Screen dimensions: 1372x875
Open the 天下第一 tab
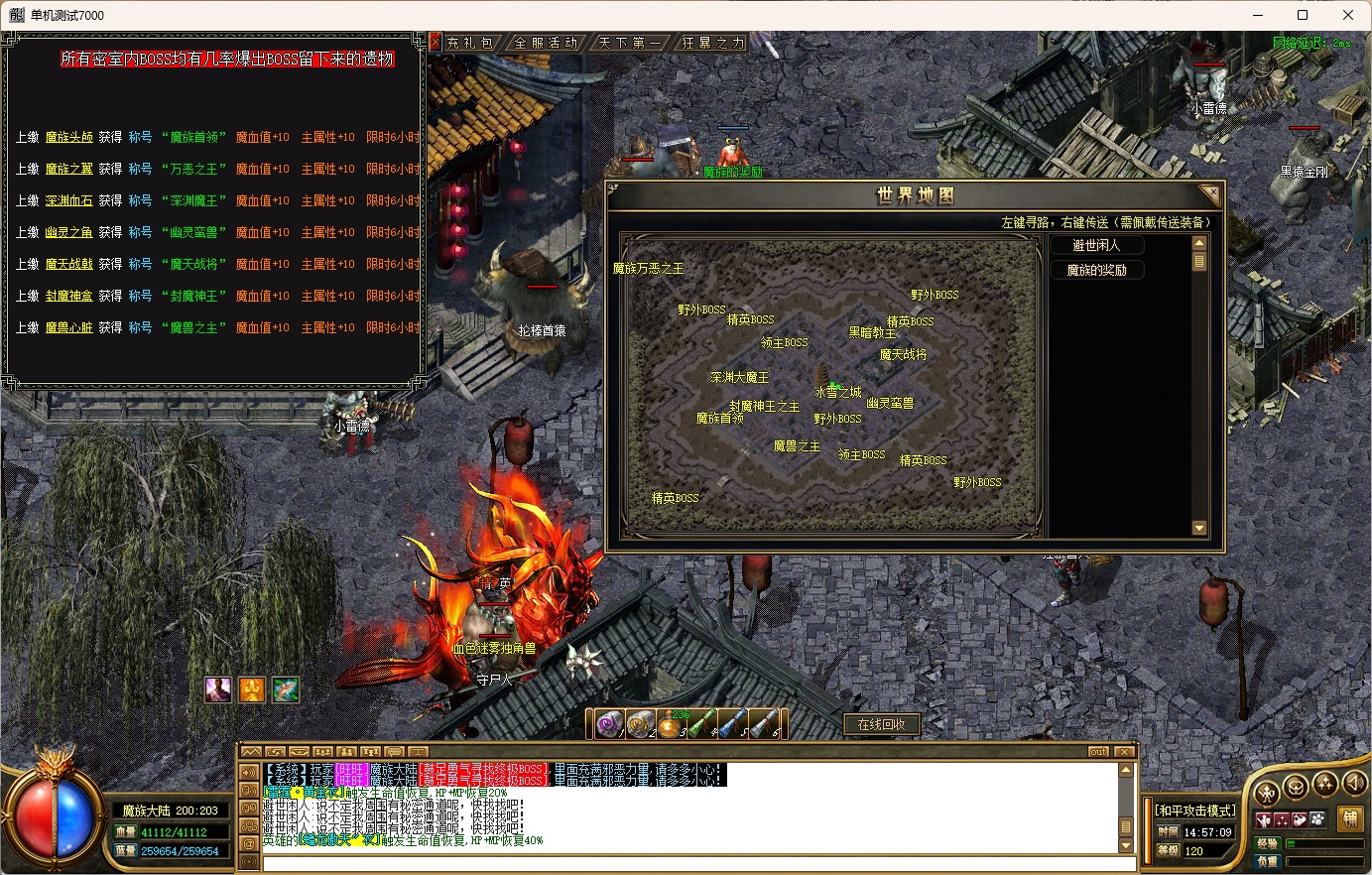(x=630, y=43)
